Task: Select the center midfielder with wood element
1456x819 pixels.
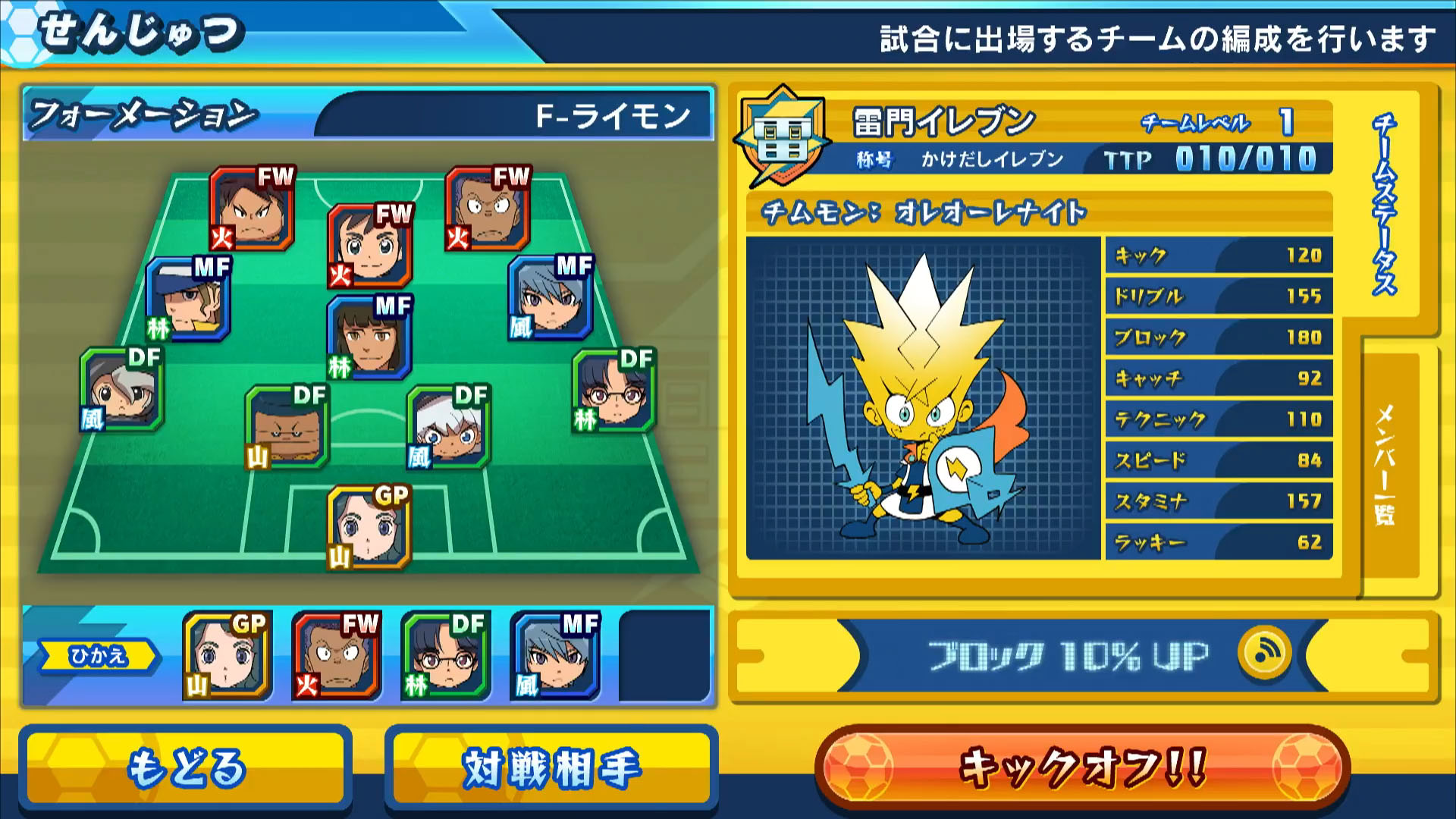Action: (369, 338)
